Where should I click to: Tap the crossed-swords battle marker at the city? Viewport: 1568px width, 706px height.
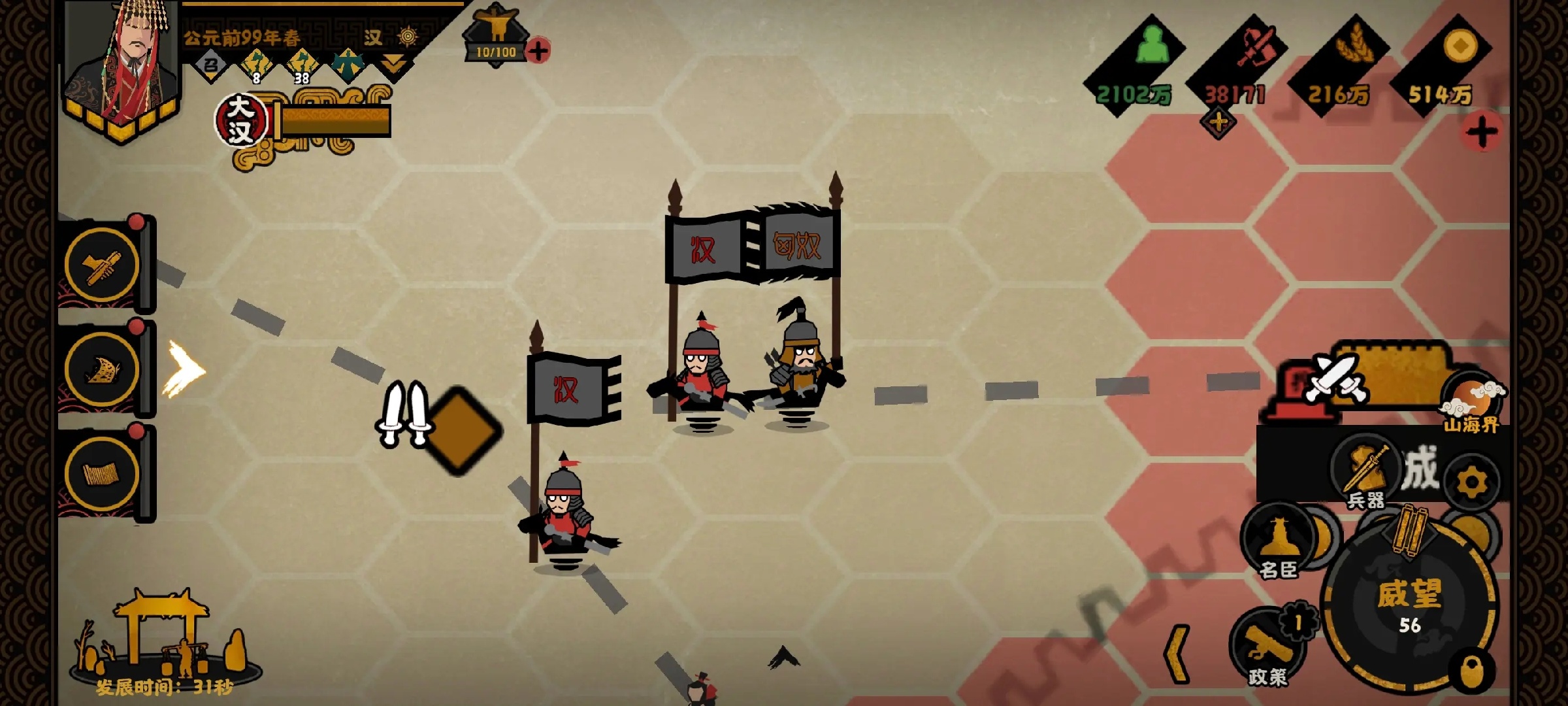pos(1335,377)
